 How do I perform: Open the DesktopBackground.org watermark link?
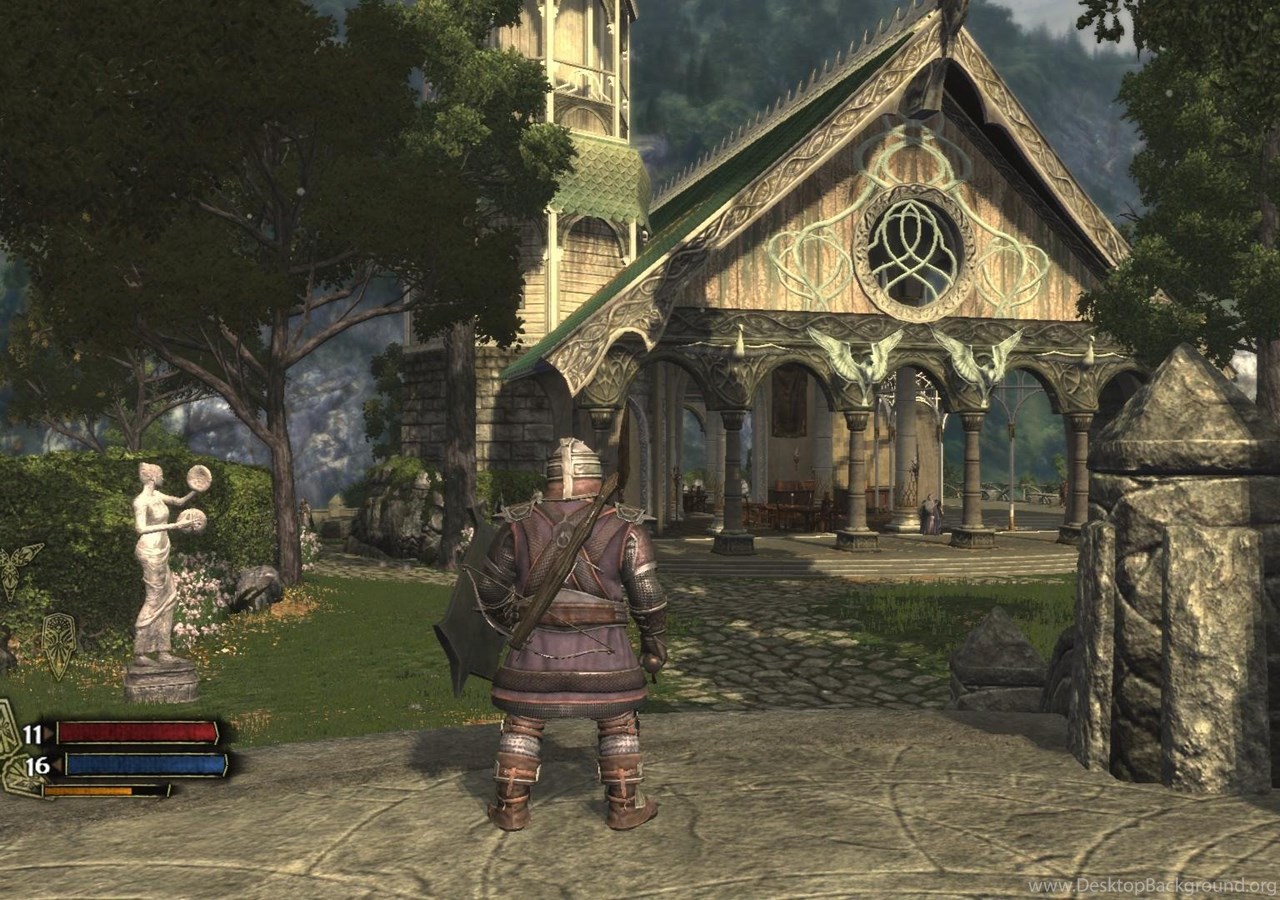[1152, 886]
